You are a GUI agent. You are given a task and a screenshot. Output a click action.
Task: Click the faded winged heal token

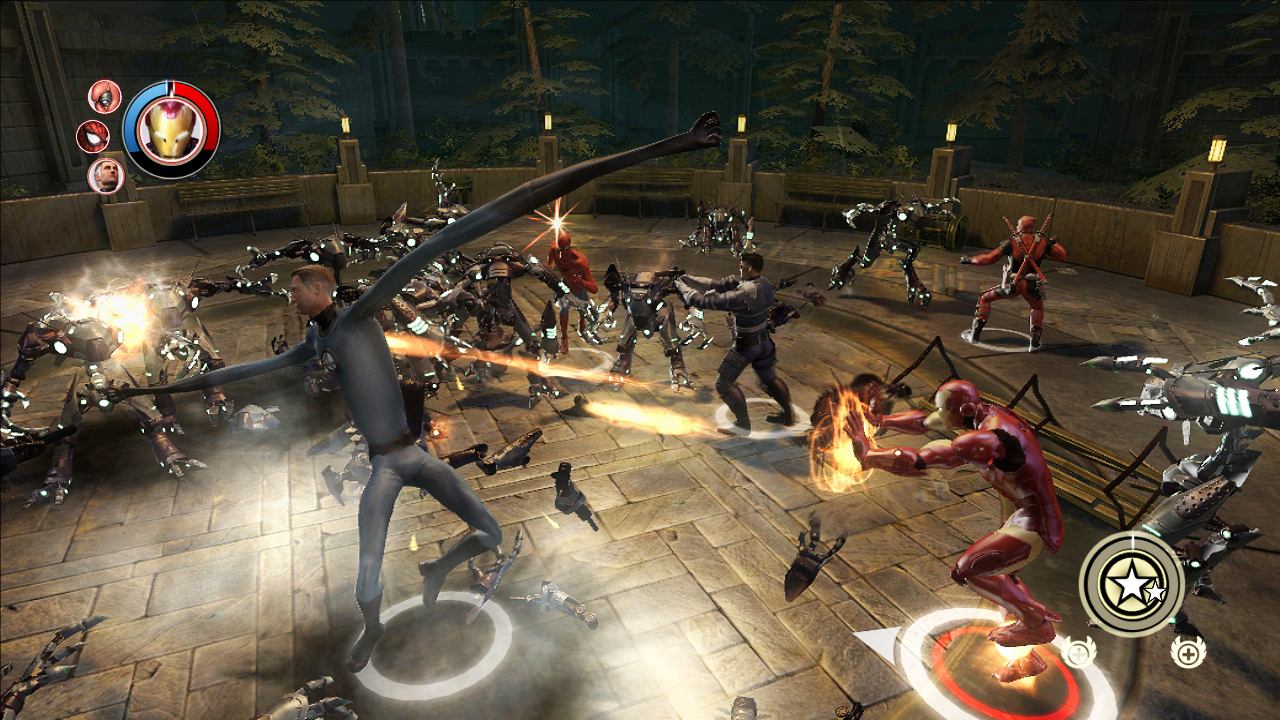(x=1078, y=652)
